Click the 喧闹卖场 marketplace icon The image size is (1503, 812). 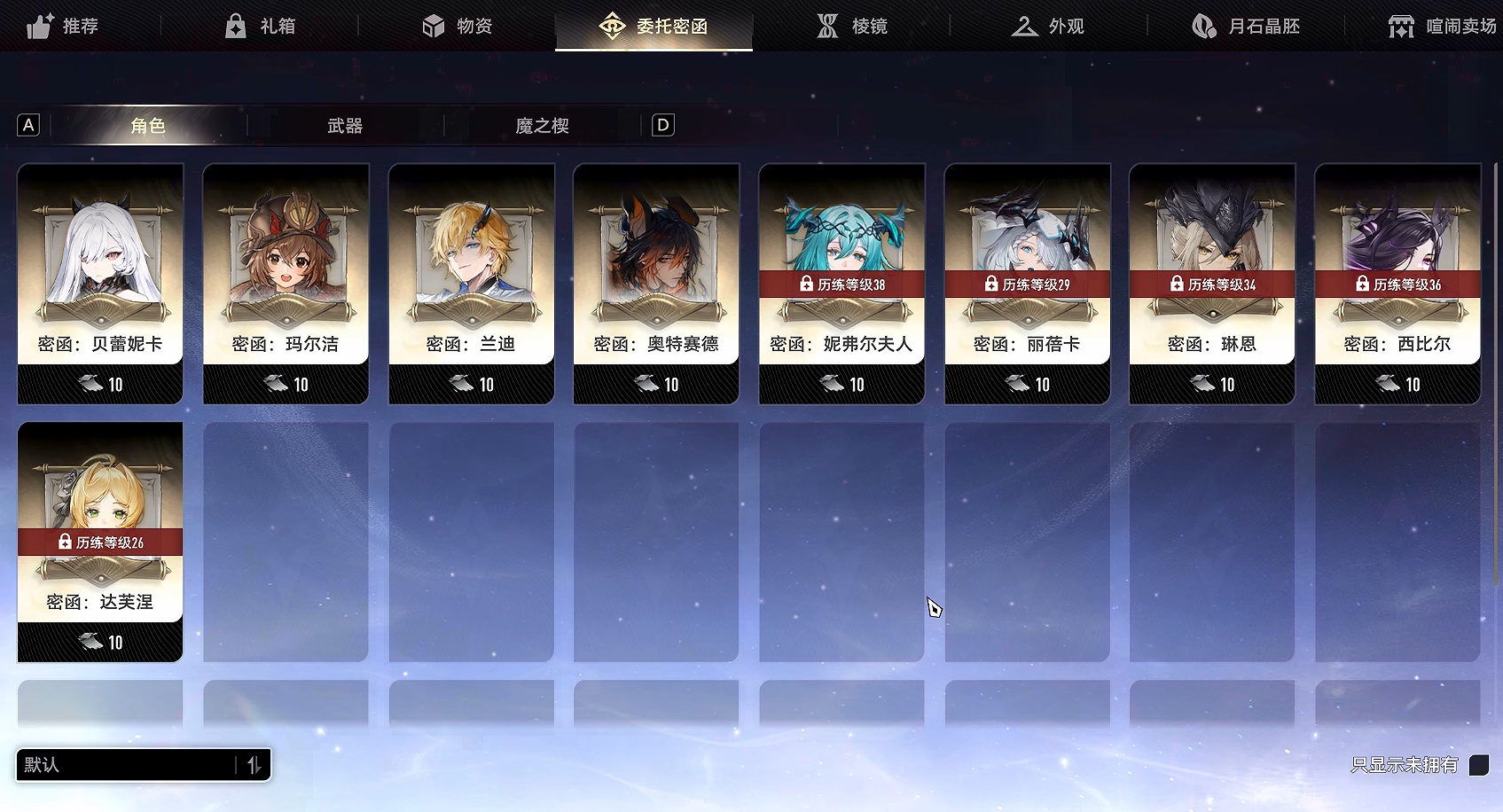tap(1401, 26)
